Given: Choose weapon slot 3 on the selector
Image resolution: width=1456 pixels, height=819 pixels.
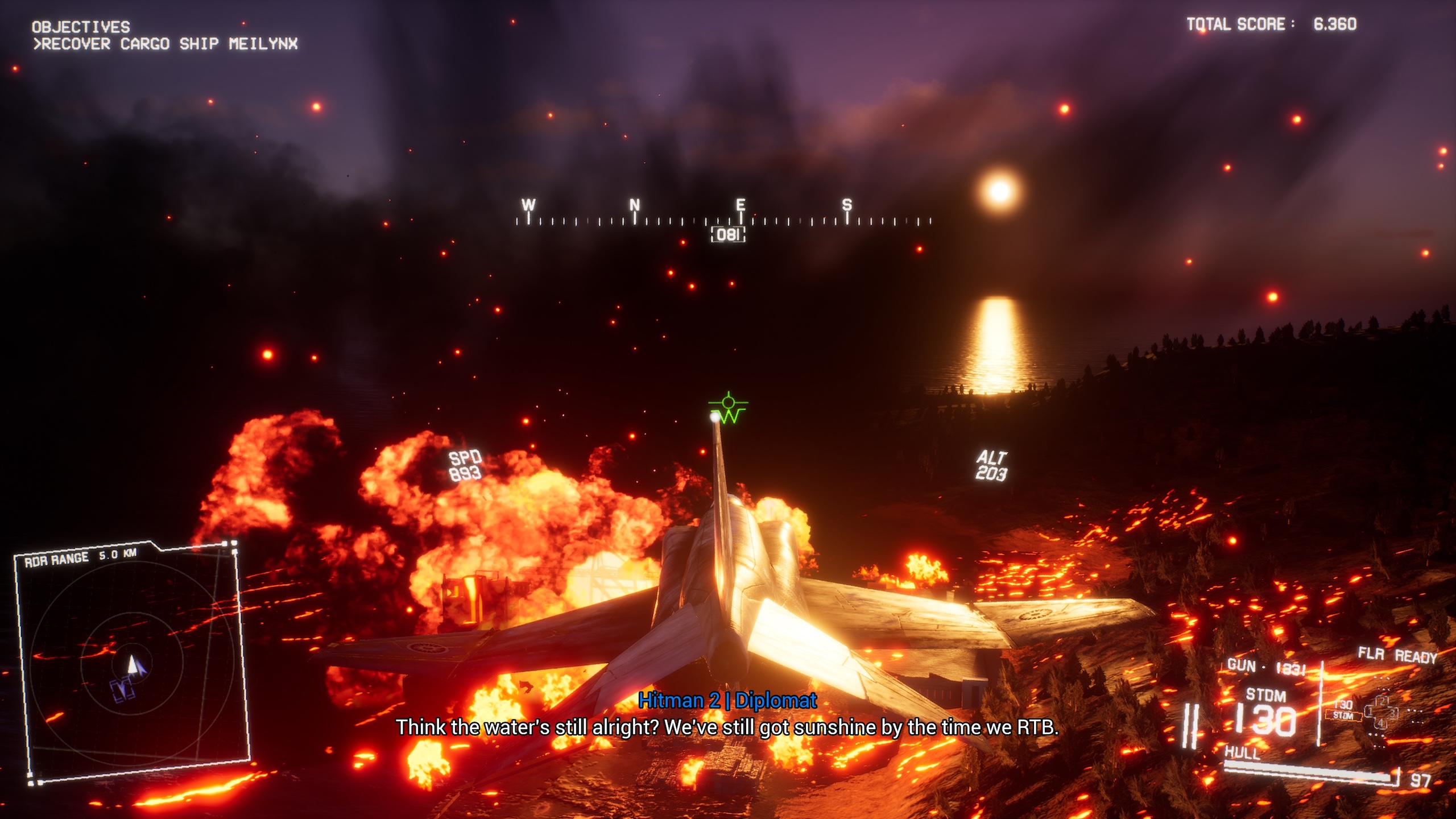Looking at the screenshot, I should pos(1393,712).
